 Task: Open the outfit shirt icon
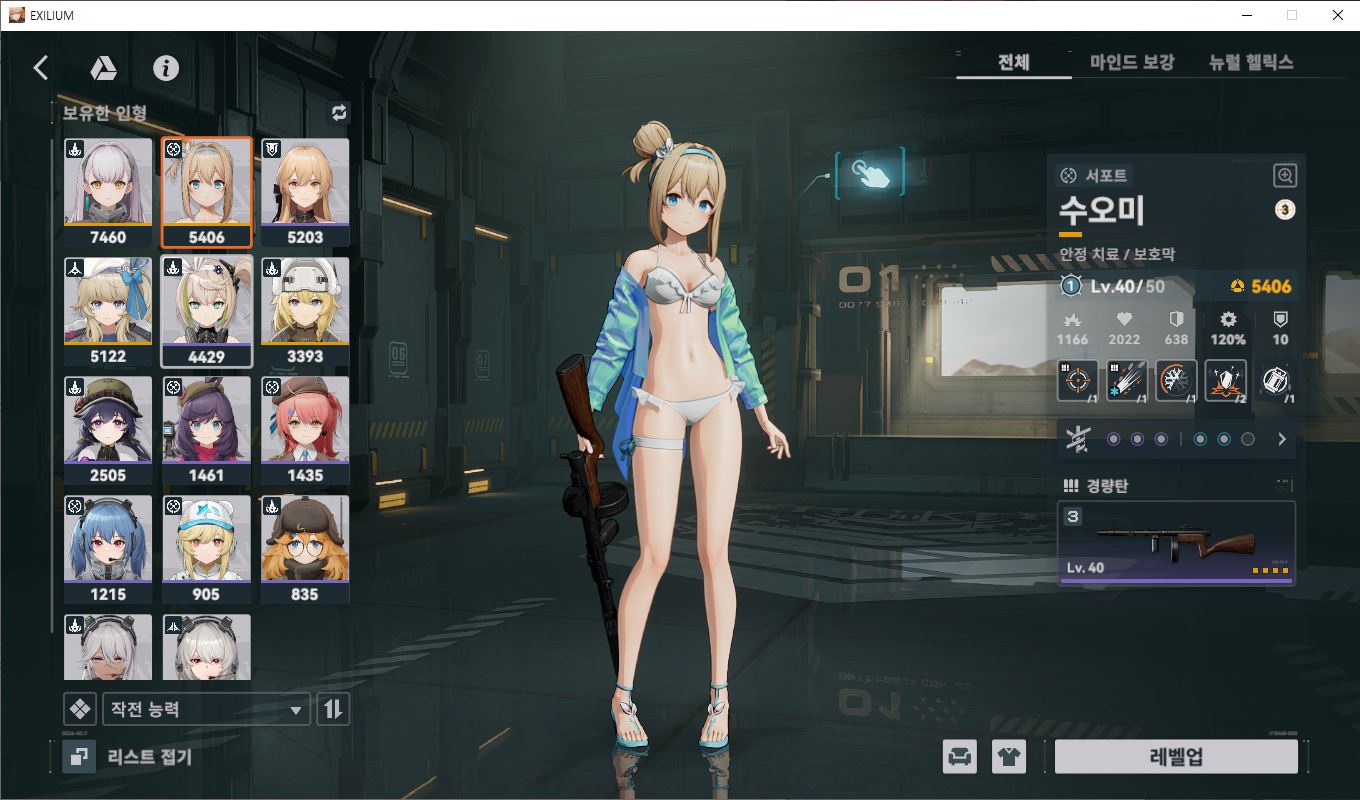1009,757
